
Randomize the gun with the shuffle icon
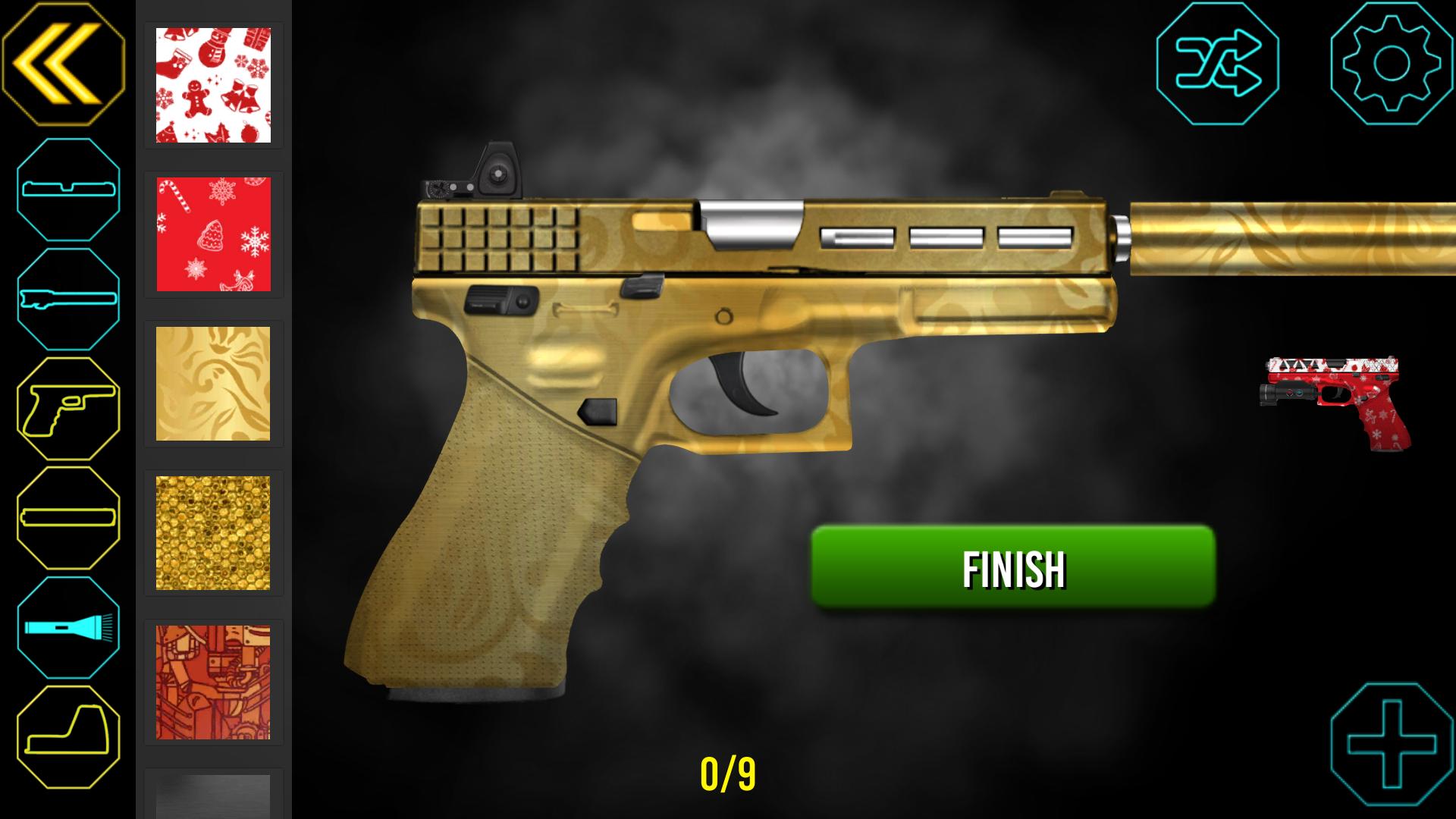1217,64
